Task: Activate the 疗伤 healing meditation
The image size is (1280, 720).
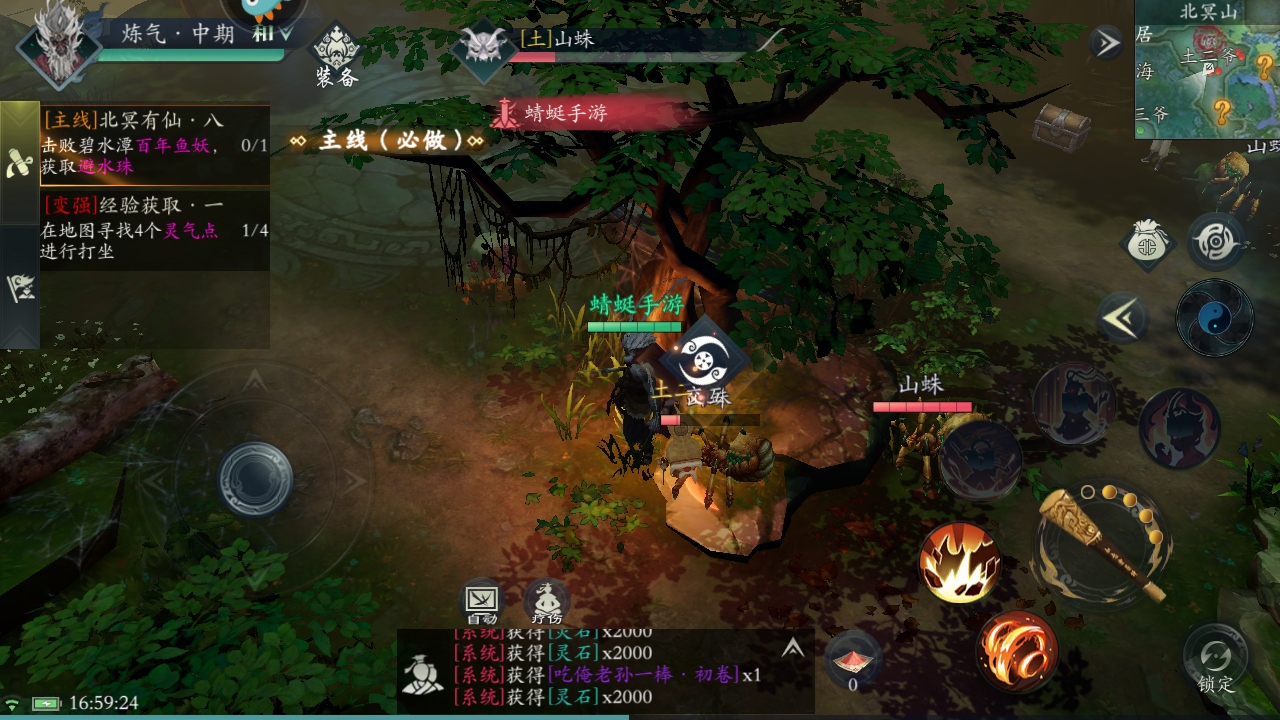Action: (x=546, y=602)
